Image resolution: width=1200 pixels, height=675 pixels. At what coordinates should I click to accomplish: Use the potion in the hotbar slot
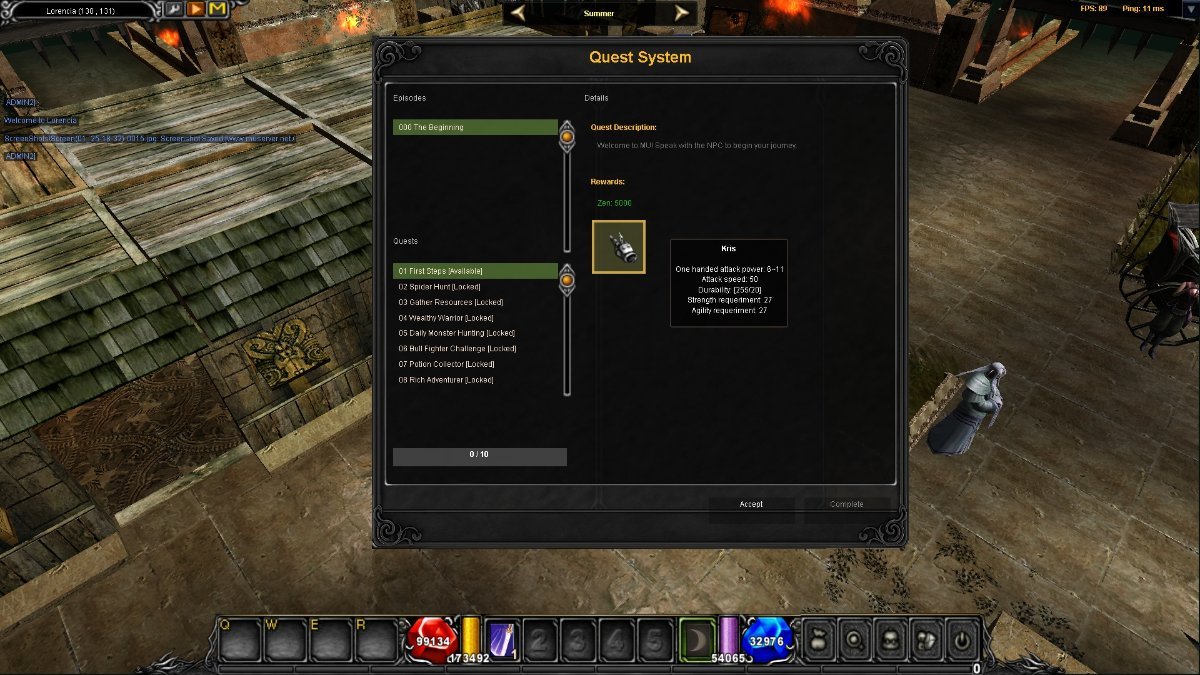pyautogui.click(x=501, y=639)
